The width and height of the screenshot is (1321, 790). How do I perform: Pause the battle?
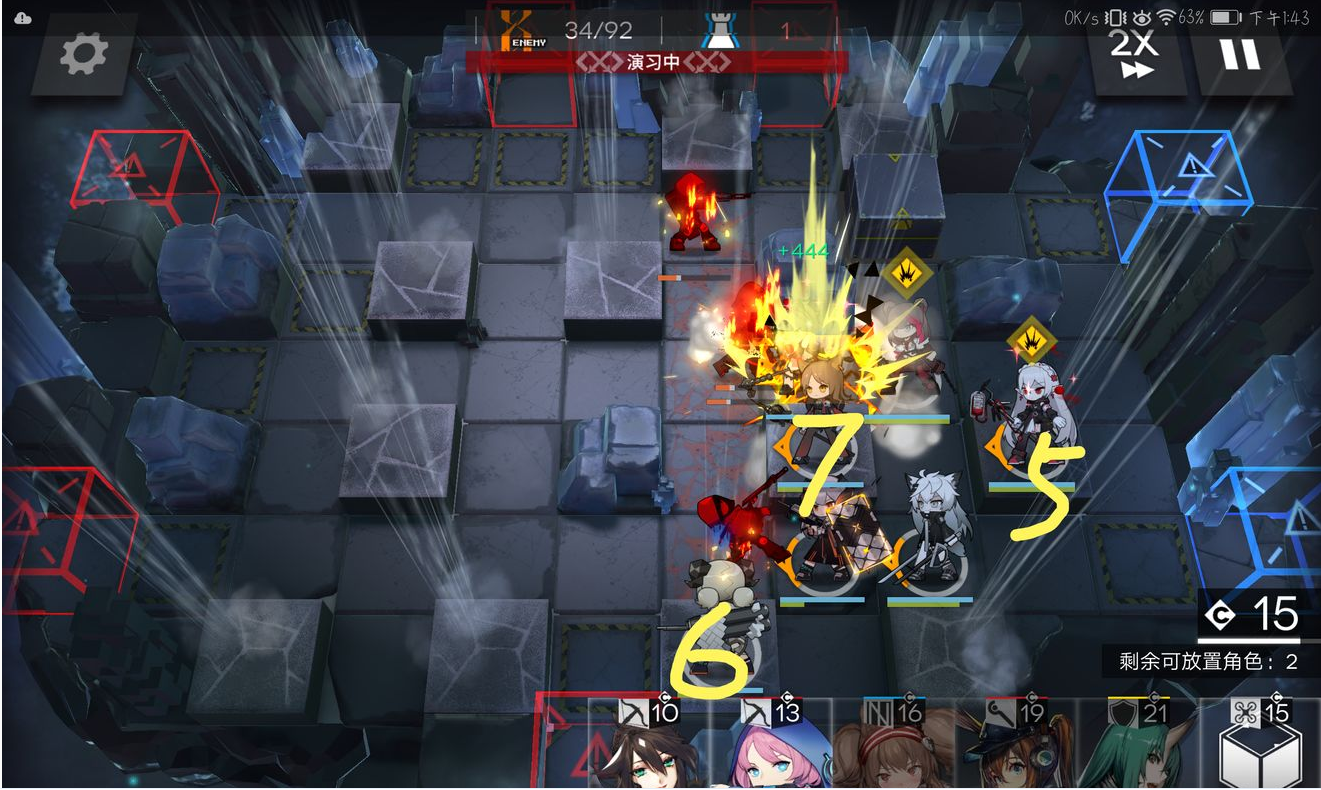pyautogui.click(x=1240, y=53)
